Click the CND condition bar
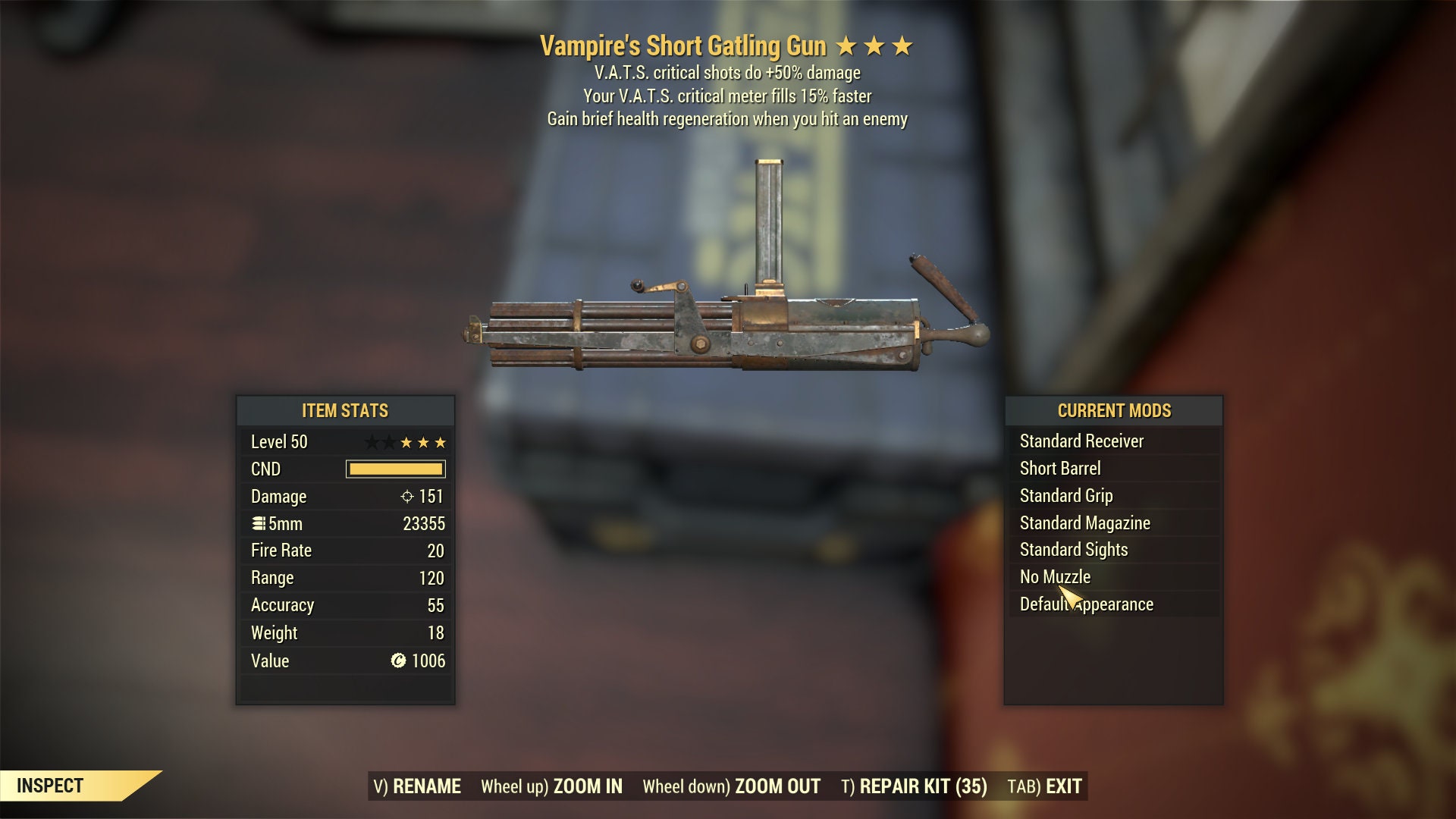The height and width of the screenshot is (819, 1456). click(396, 469)
